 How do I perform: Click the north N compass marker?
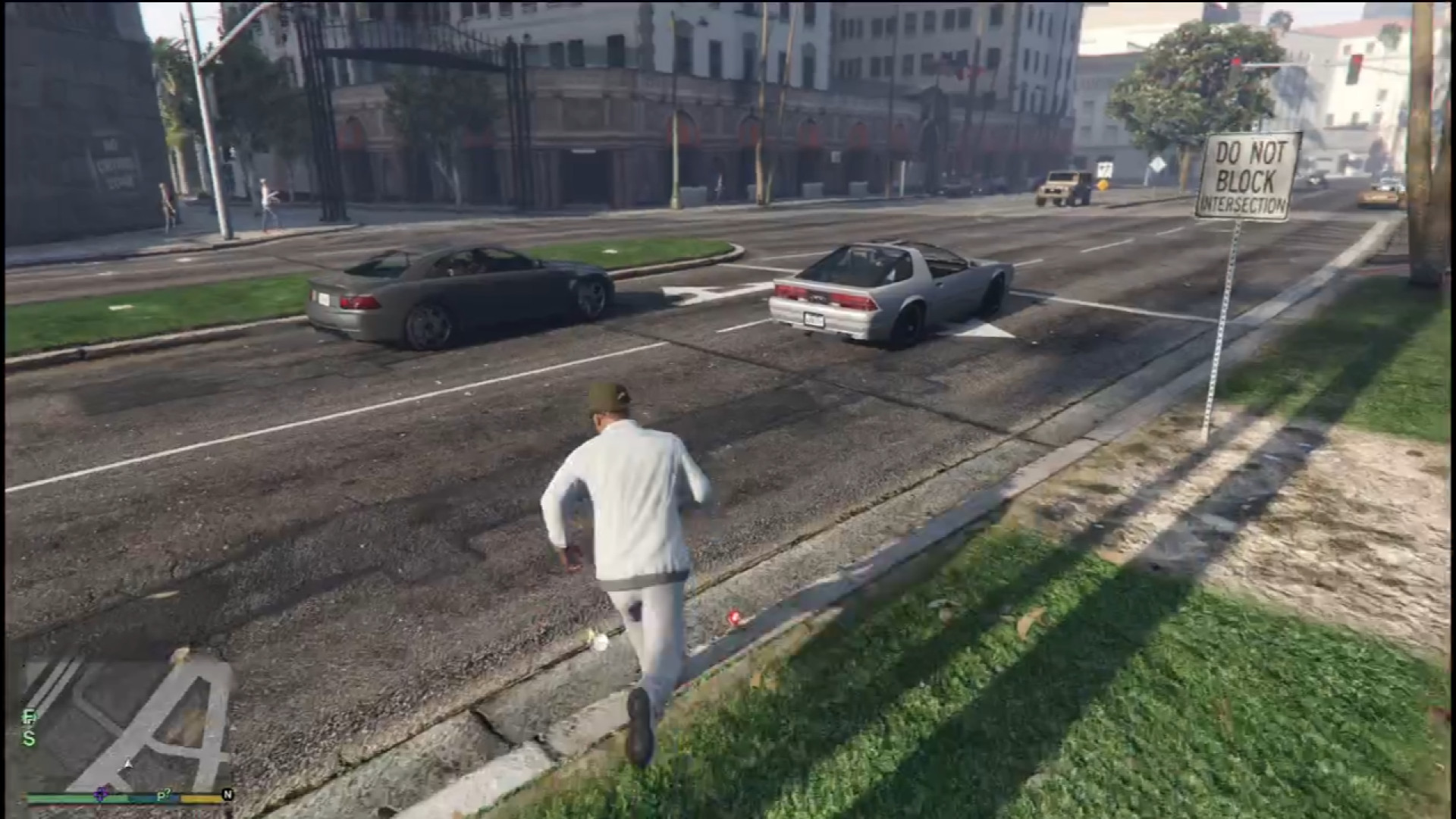tap(227, 794)
